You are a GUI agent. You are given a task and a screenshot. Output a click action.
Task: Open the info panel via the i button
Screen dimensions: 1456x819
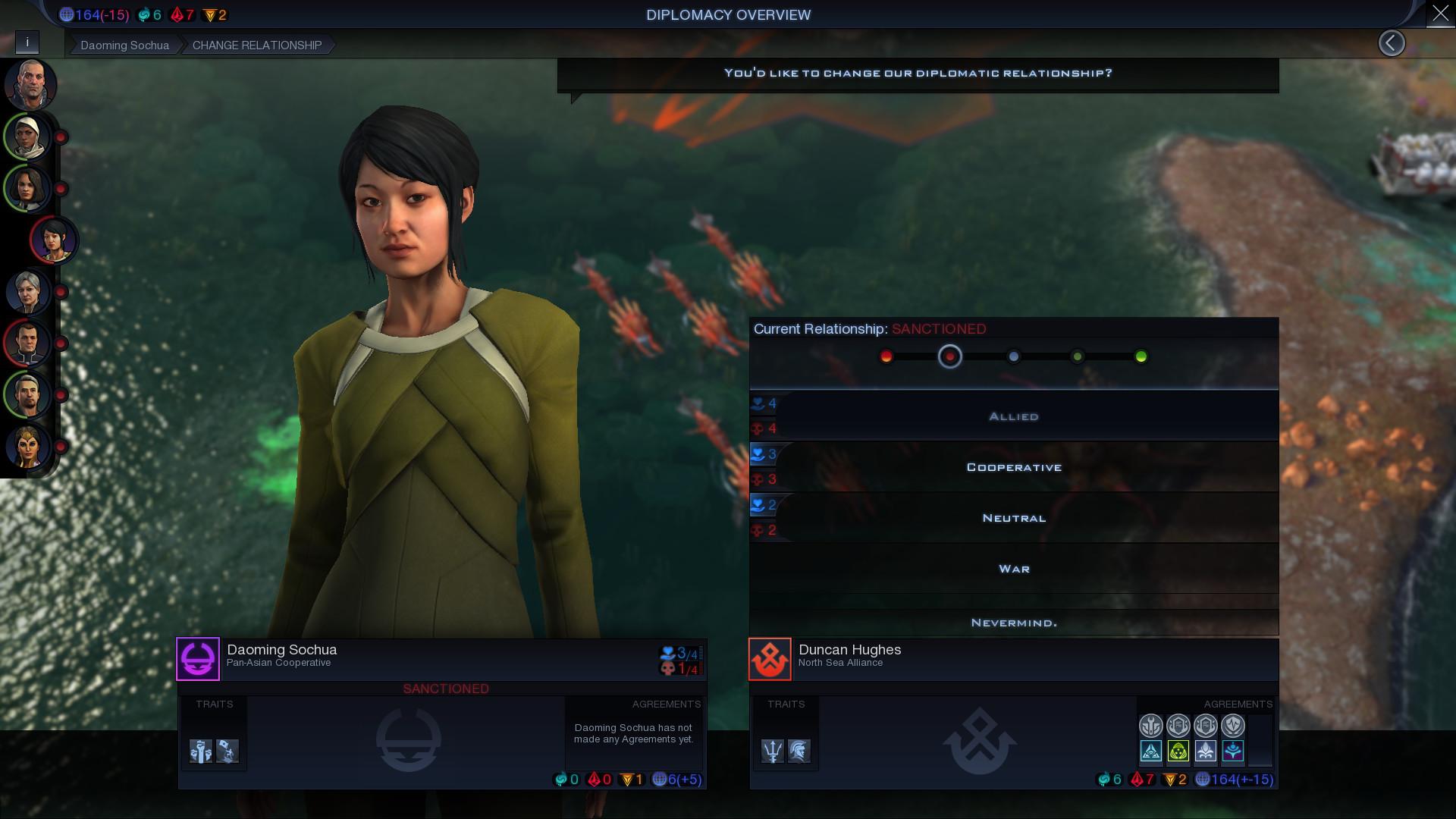click(28, 42)
